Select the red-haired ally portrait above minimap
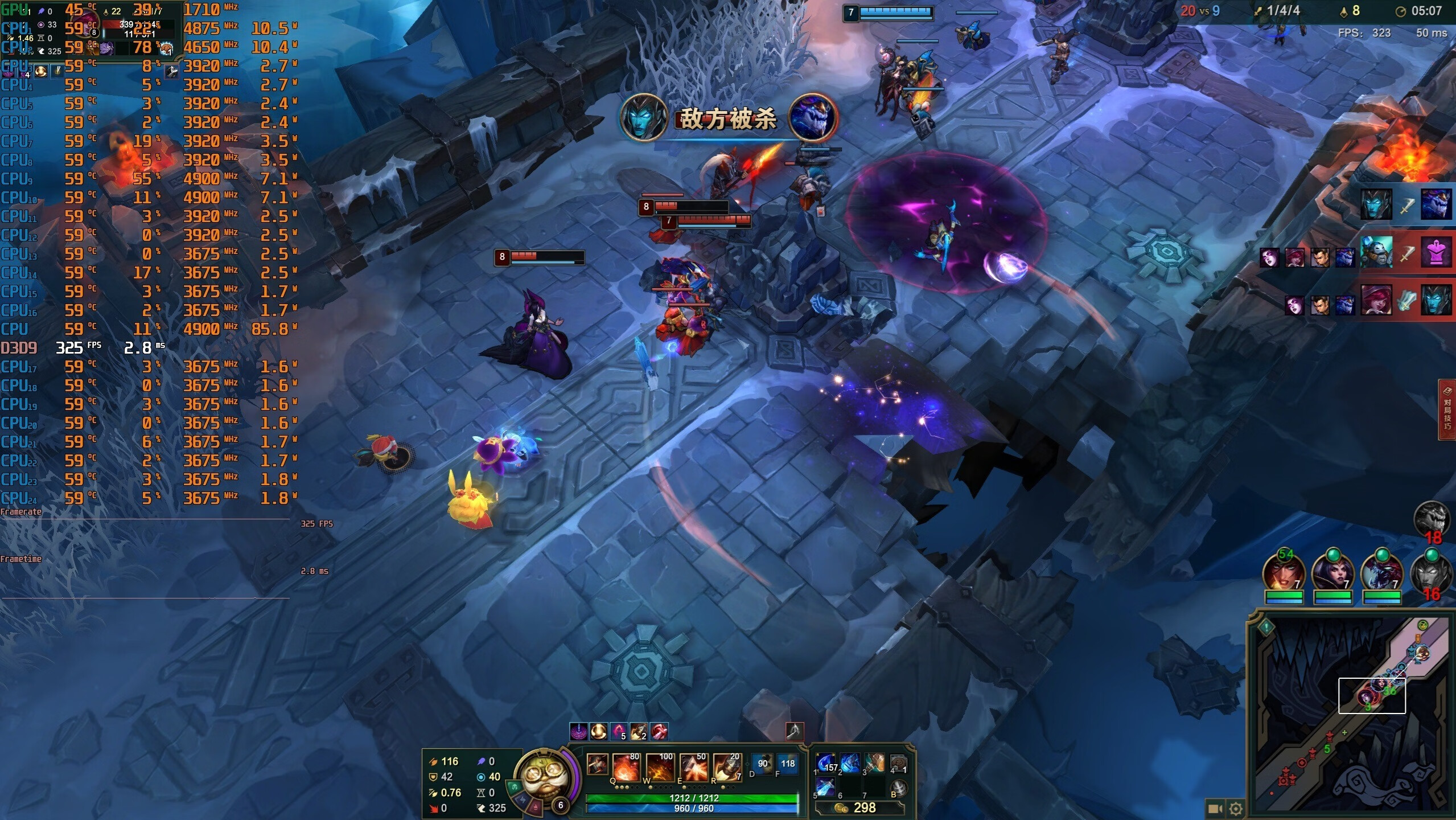The height and width of the screenshot is (820, 1456). pos(1284,572)
